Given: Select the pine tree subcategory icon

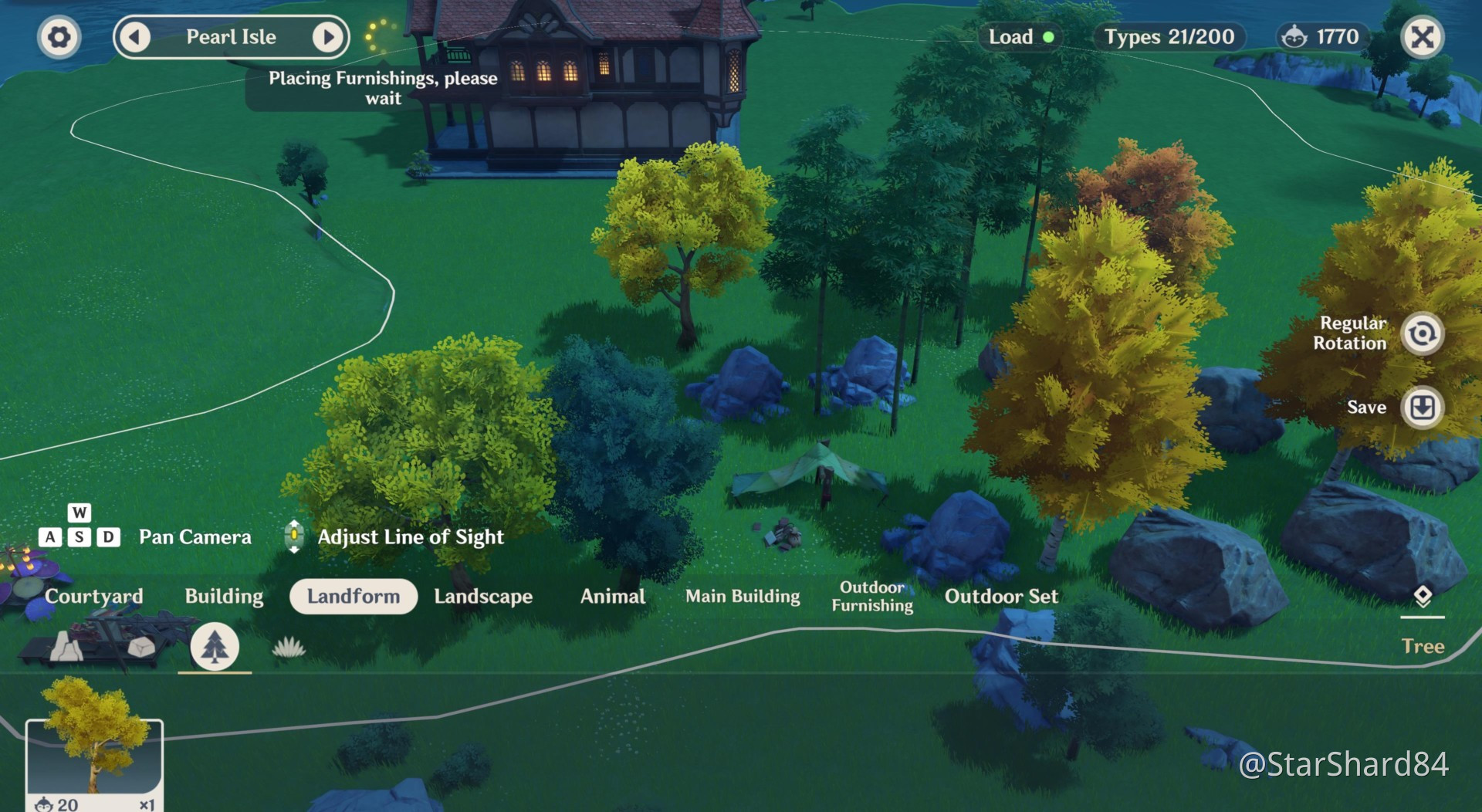Looking at the screenshot, I should click(x=215, y=647).
